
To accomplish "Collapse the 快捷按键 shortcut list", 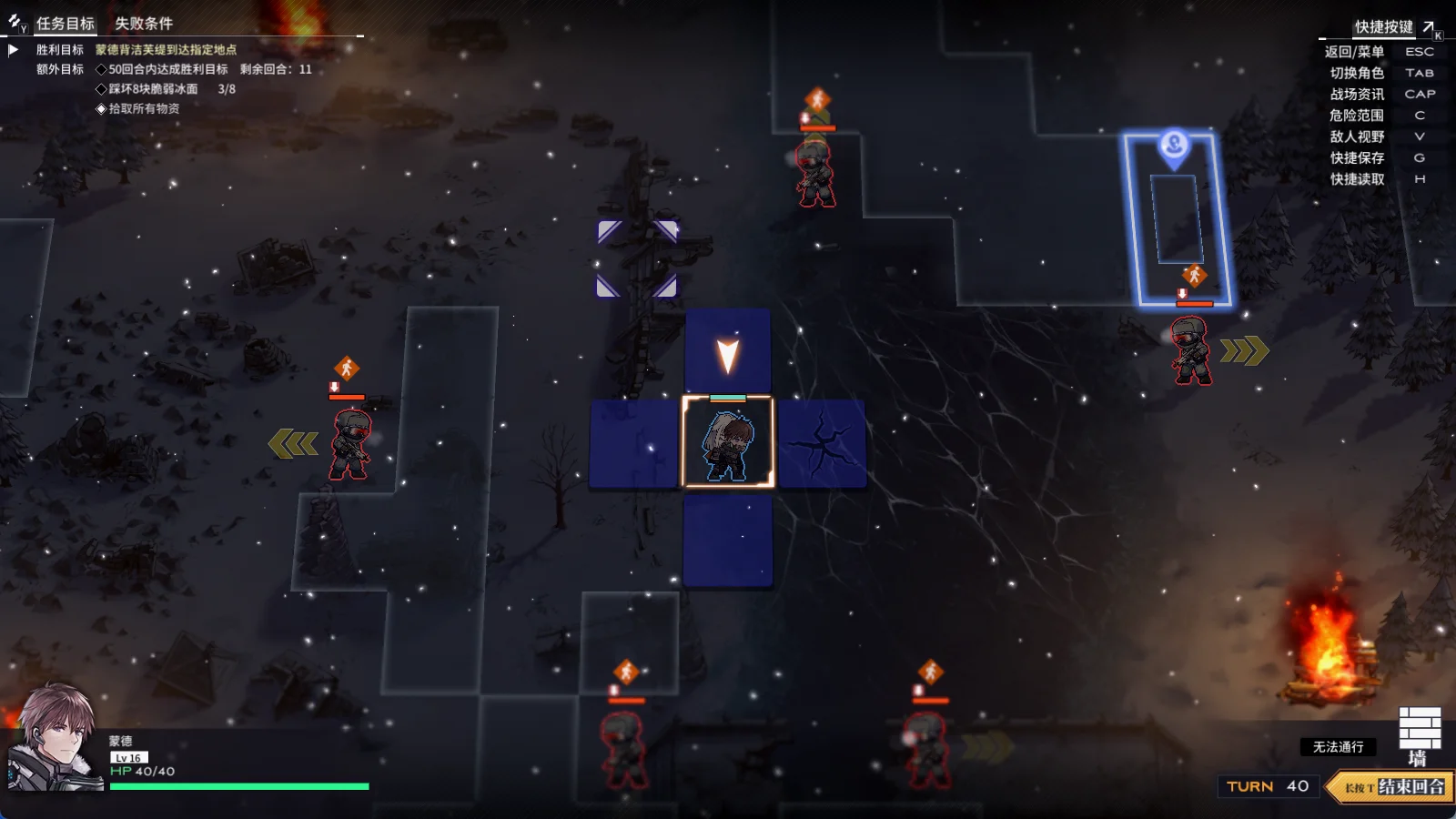I will pyautogui.click(x=1429, y=27).
